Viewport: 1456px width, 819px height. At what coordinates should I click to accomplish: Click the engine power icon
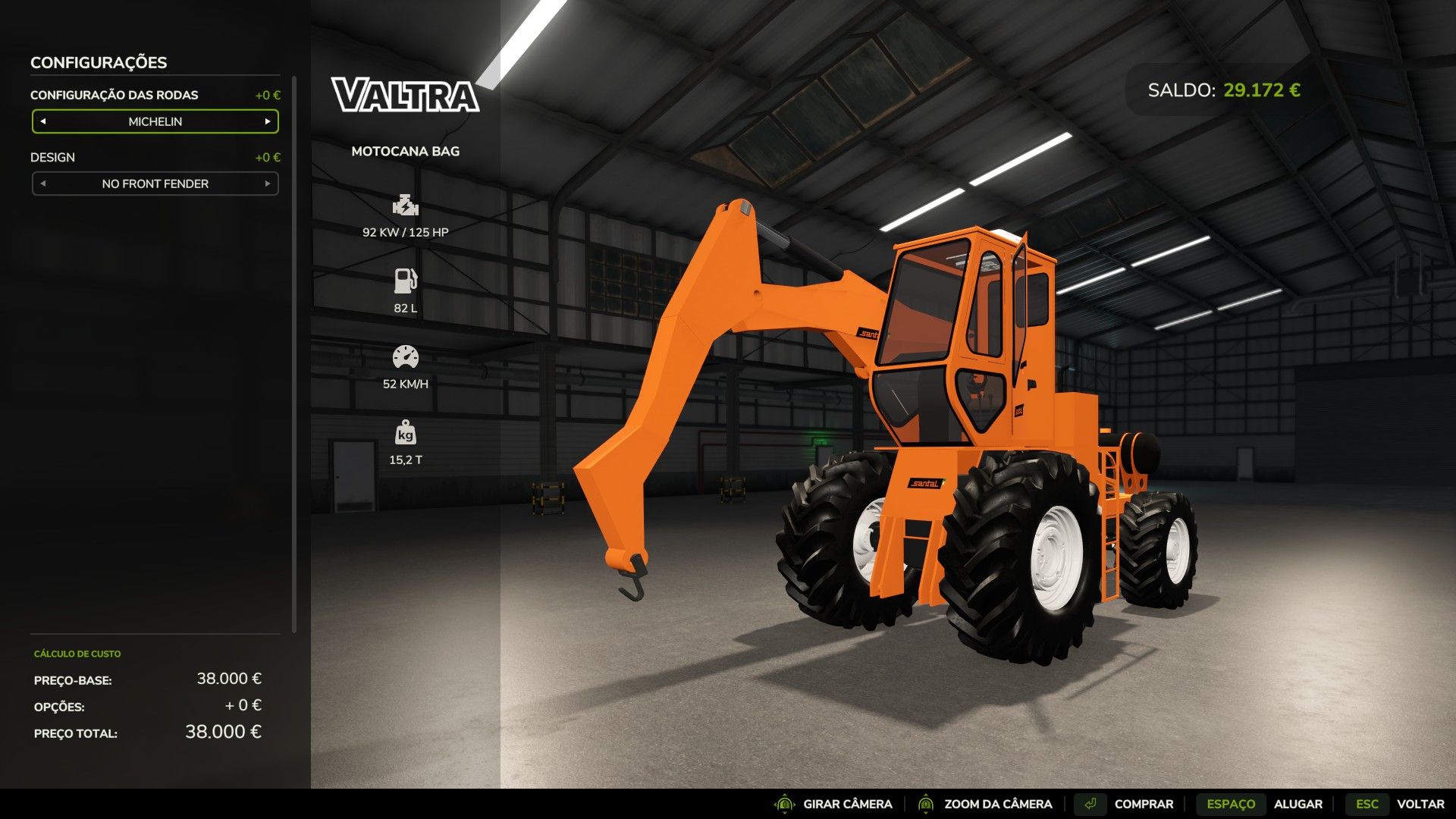(408, 205)
